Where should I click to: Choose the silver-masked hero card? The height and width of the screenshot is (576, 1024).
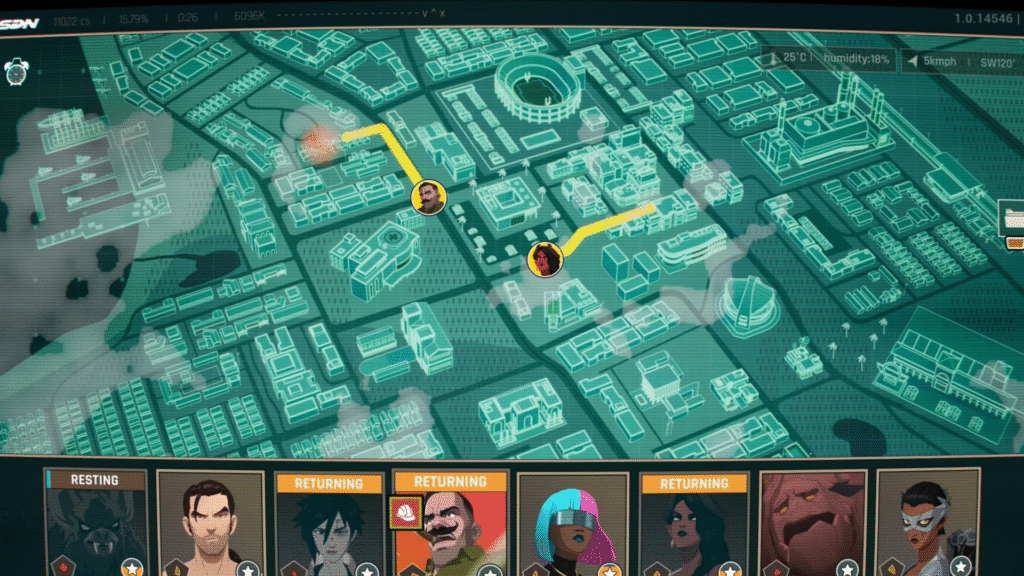927,527
